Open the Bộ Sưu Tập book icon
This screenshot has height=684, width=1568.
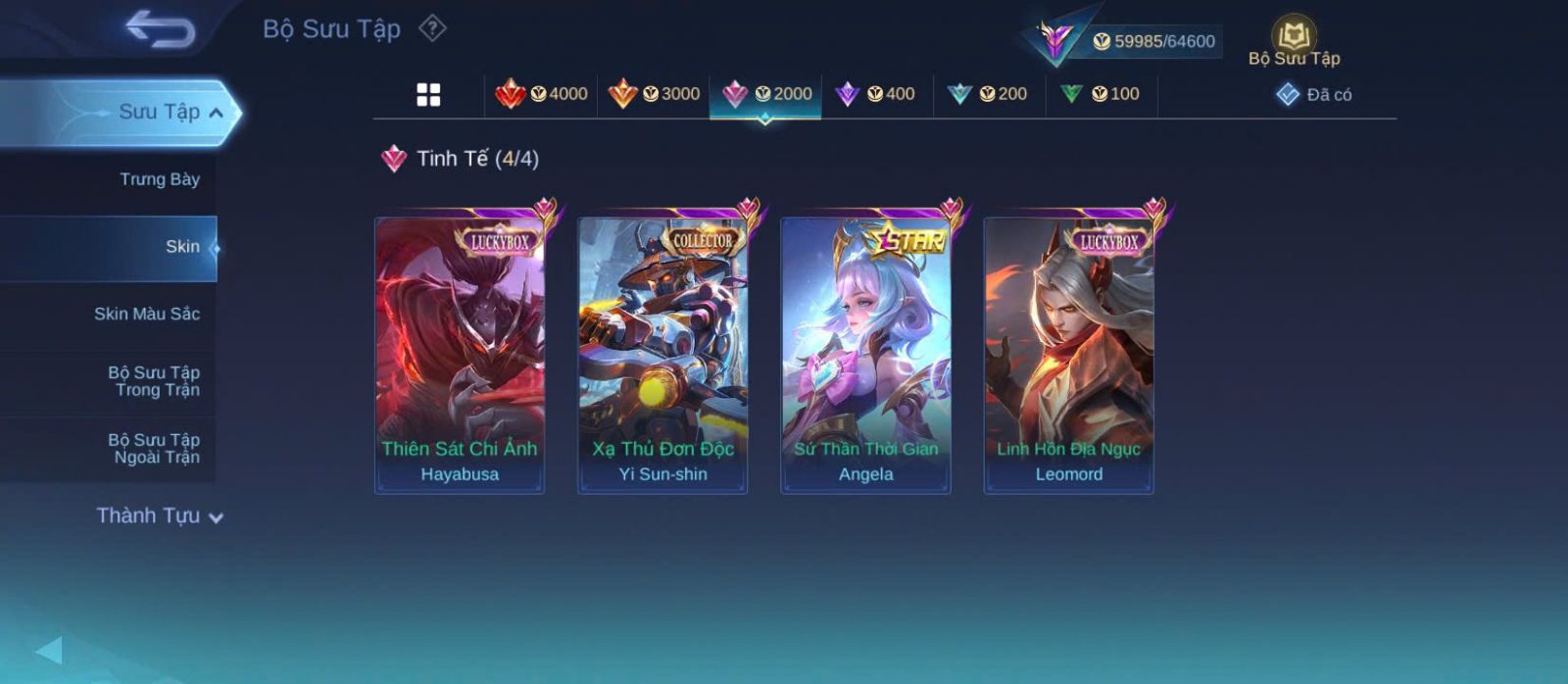pos(1294,41)
